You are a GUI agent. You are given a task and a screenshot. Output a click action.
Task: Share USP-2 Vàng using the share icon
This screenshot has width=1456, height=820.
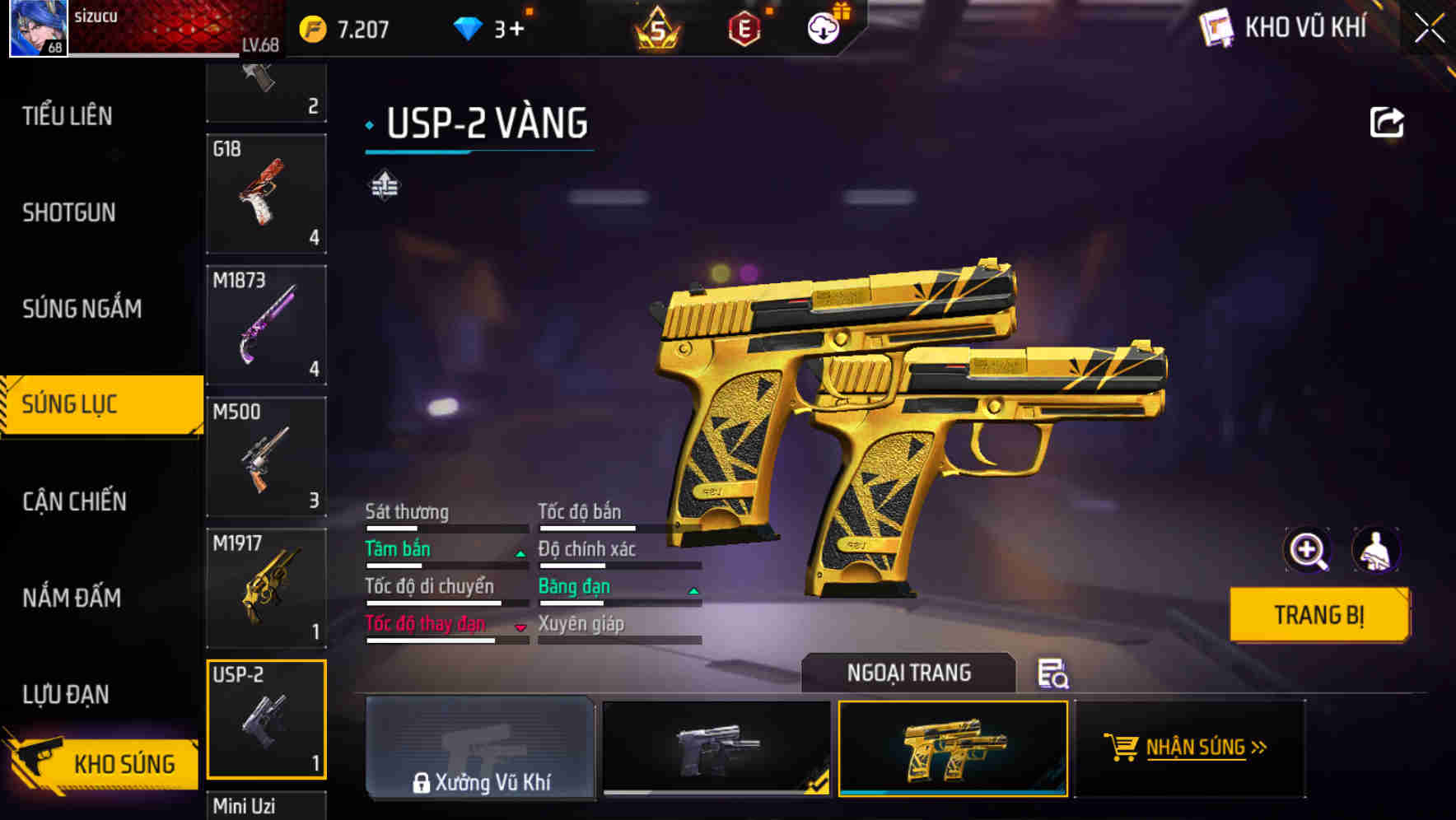point(1387,120)
